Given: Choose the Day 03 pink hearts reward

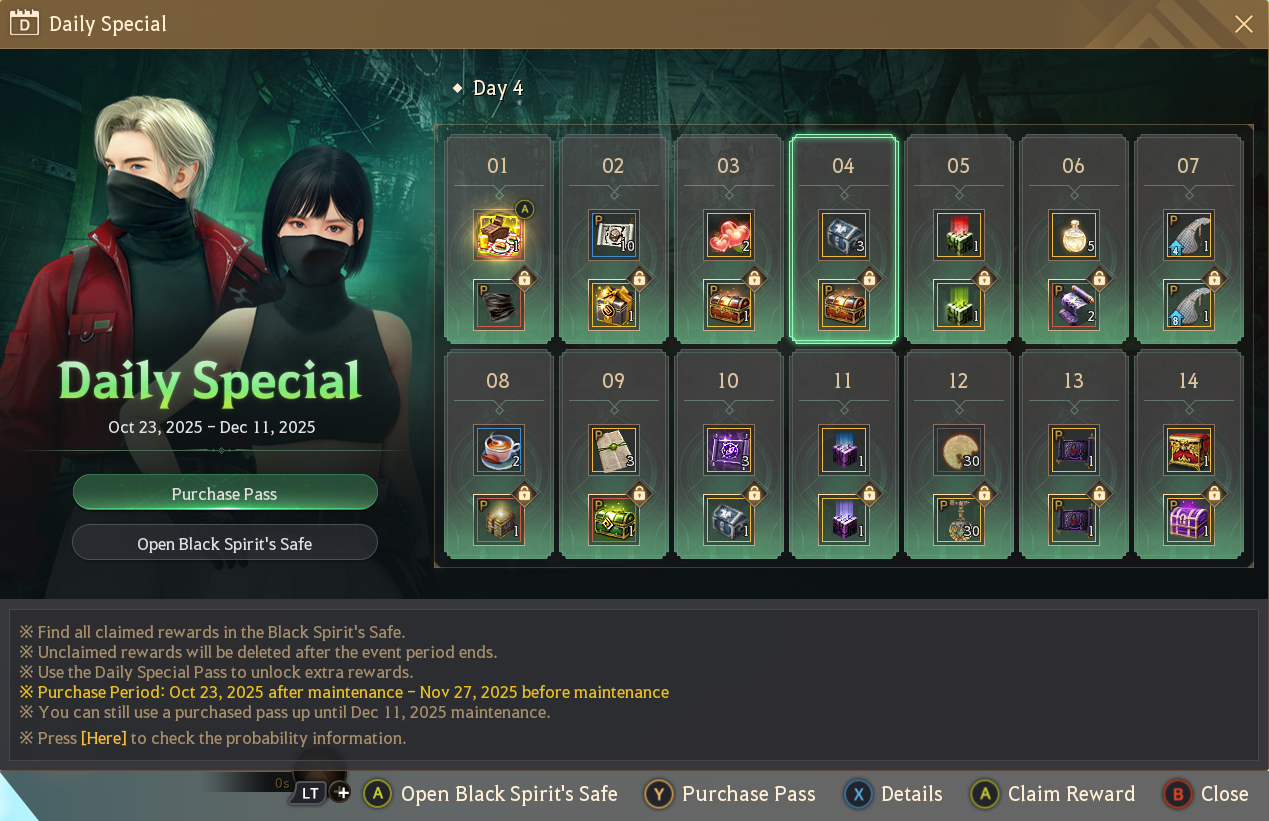Looking at the screenshot, I should 728,235.
